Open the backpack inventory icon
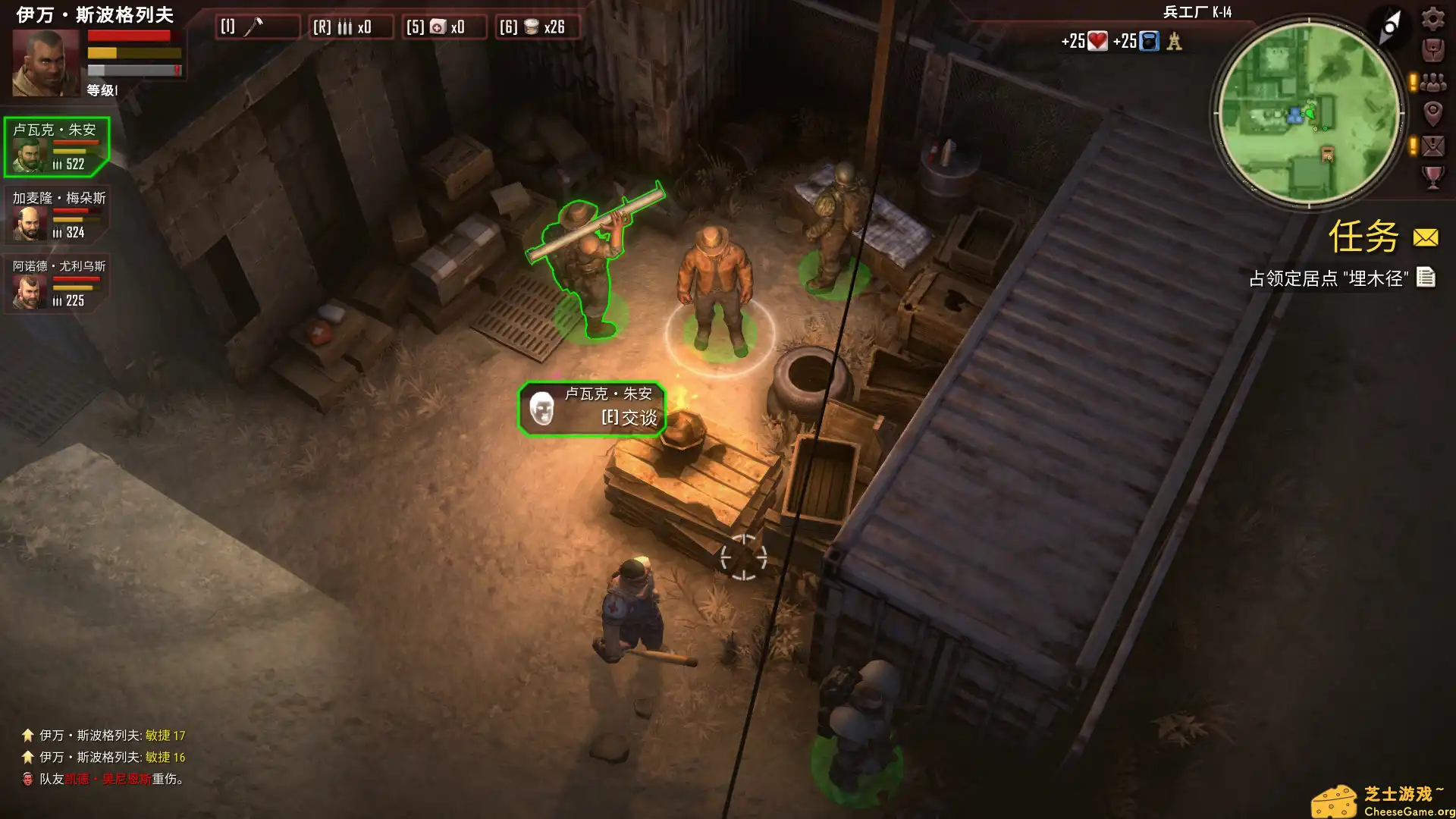 1432,50
